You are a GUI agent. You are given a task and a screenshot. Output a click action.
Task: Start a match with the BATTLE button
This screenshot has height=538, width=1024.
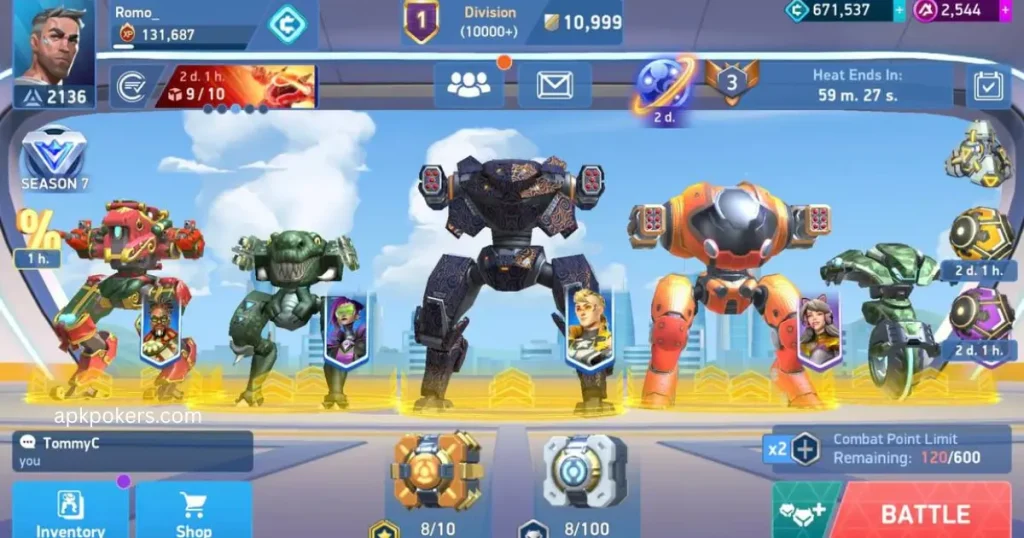click(924, 513)
